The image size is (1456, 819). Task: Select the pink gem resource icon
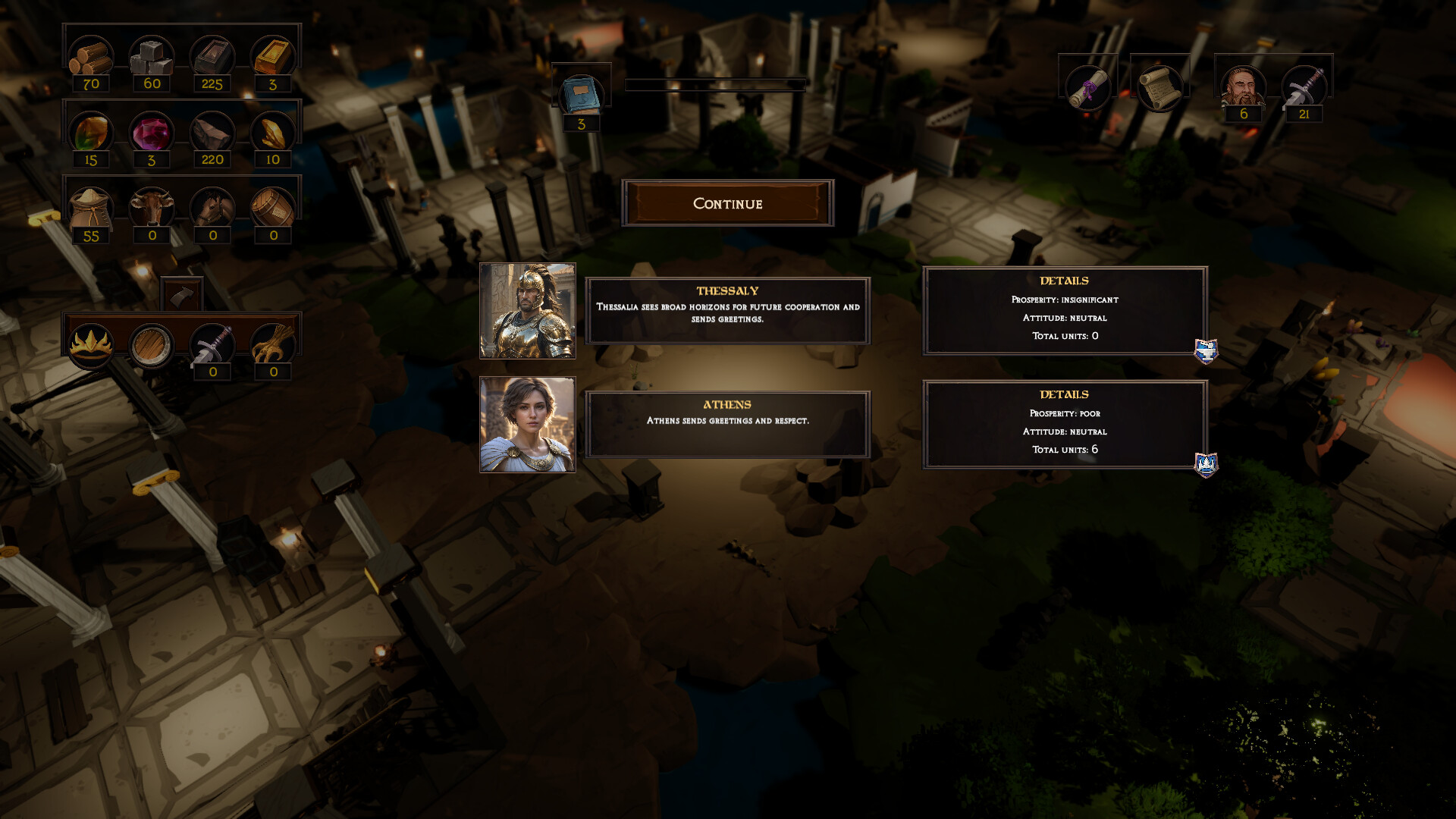152,133
